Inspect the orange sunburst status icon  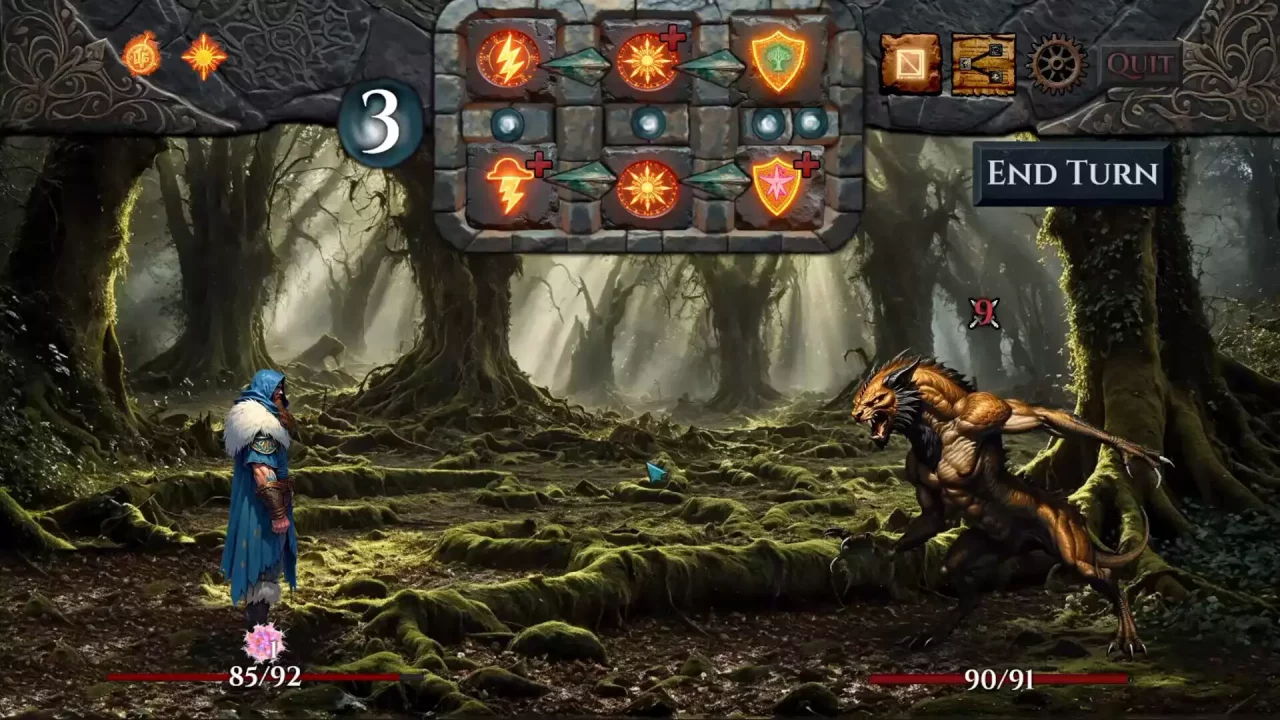(x=204, y=56)
